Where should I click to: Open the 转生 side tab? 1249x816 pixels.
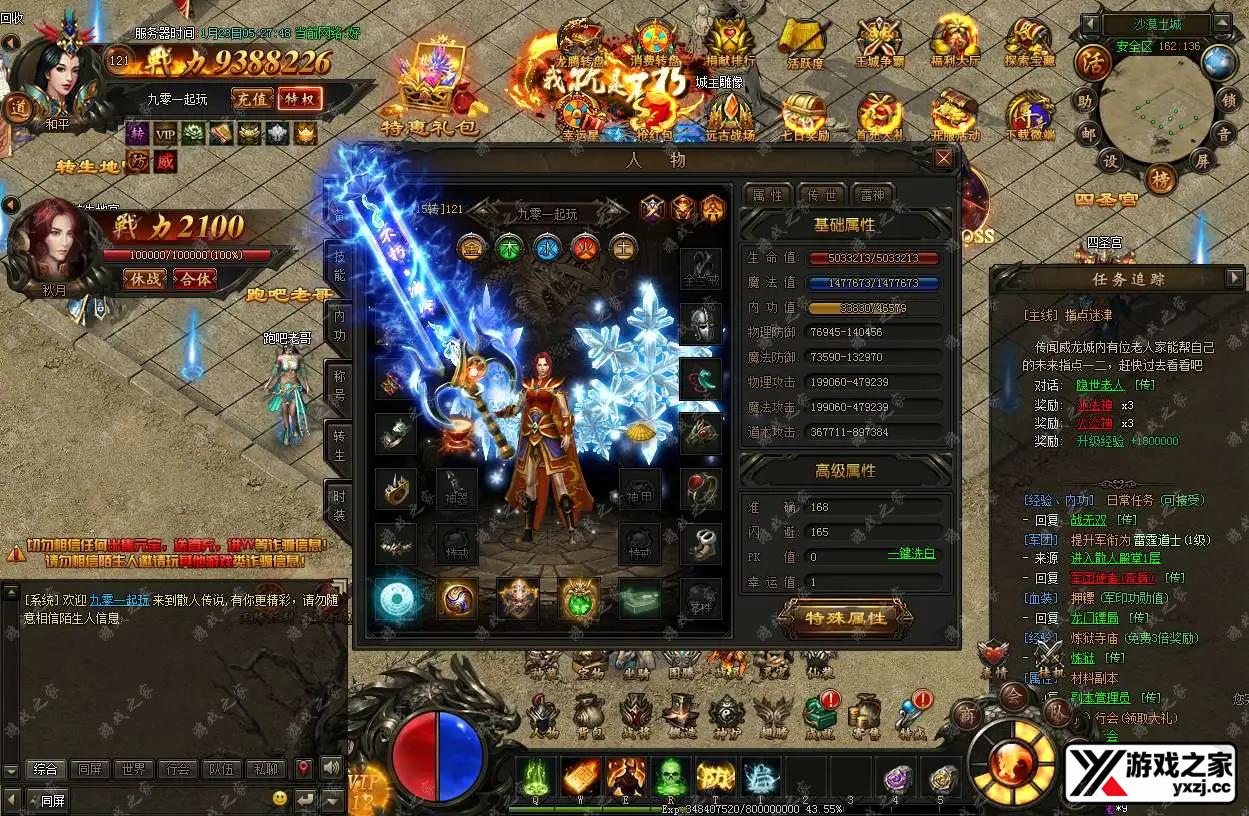[x=338, y=447]
